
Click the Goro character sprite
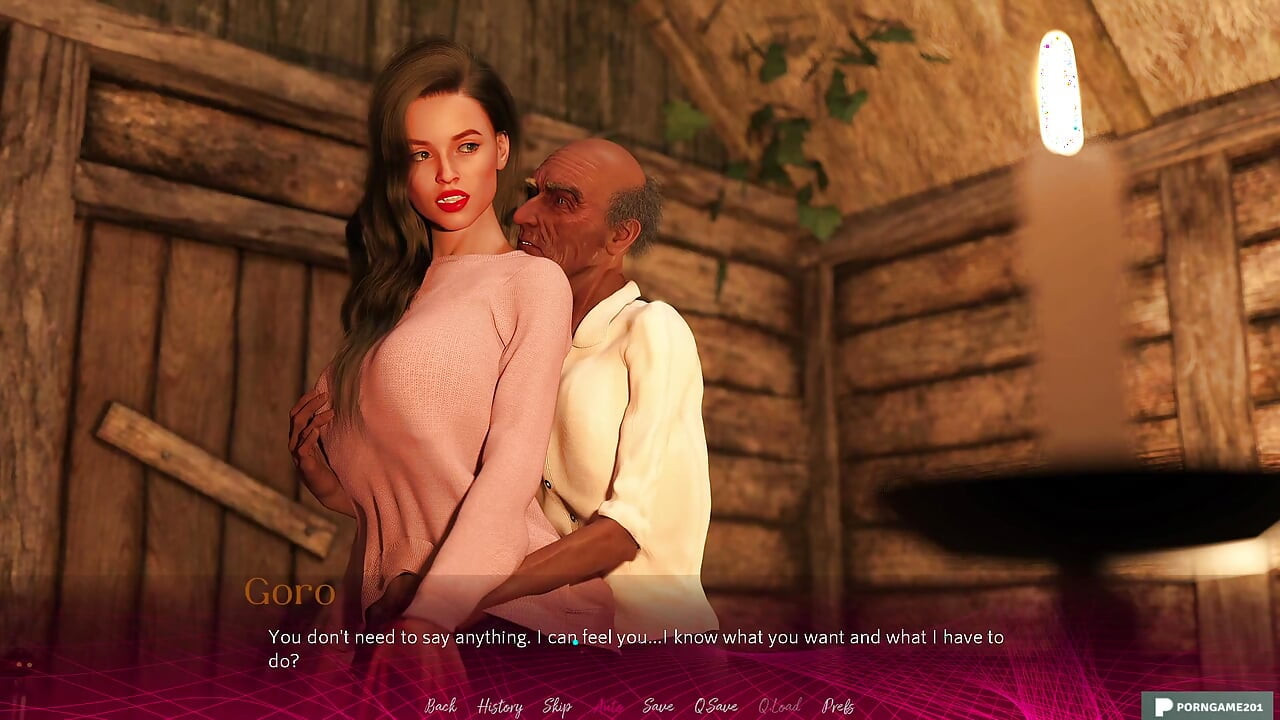pyautogui.click(x=600, y=300)
